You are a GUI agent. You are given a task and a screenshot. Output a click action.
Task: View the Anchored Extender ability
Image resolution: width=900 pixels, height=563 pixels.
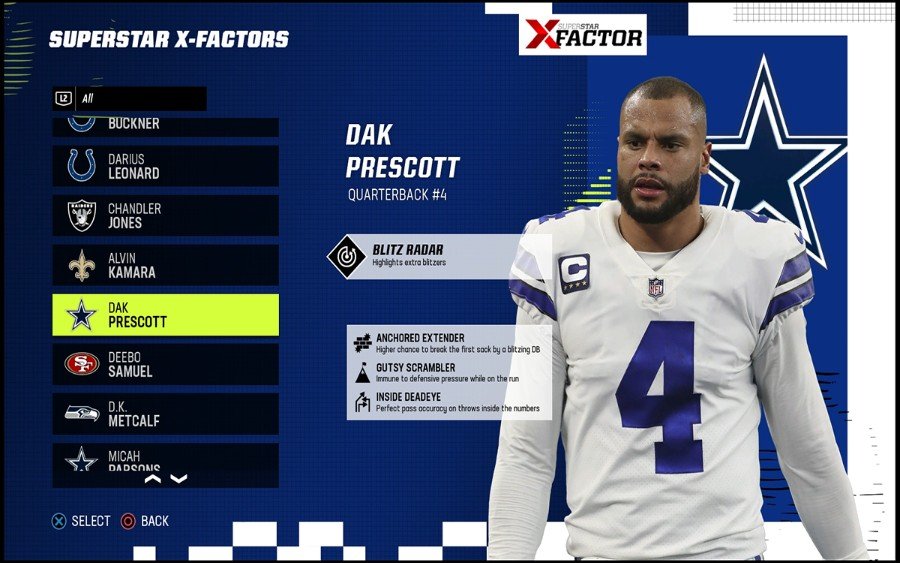pos(449,343)
